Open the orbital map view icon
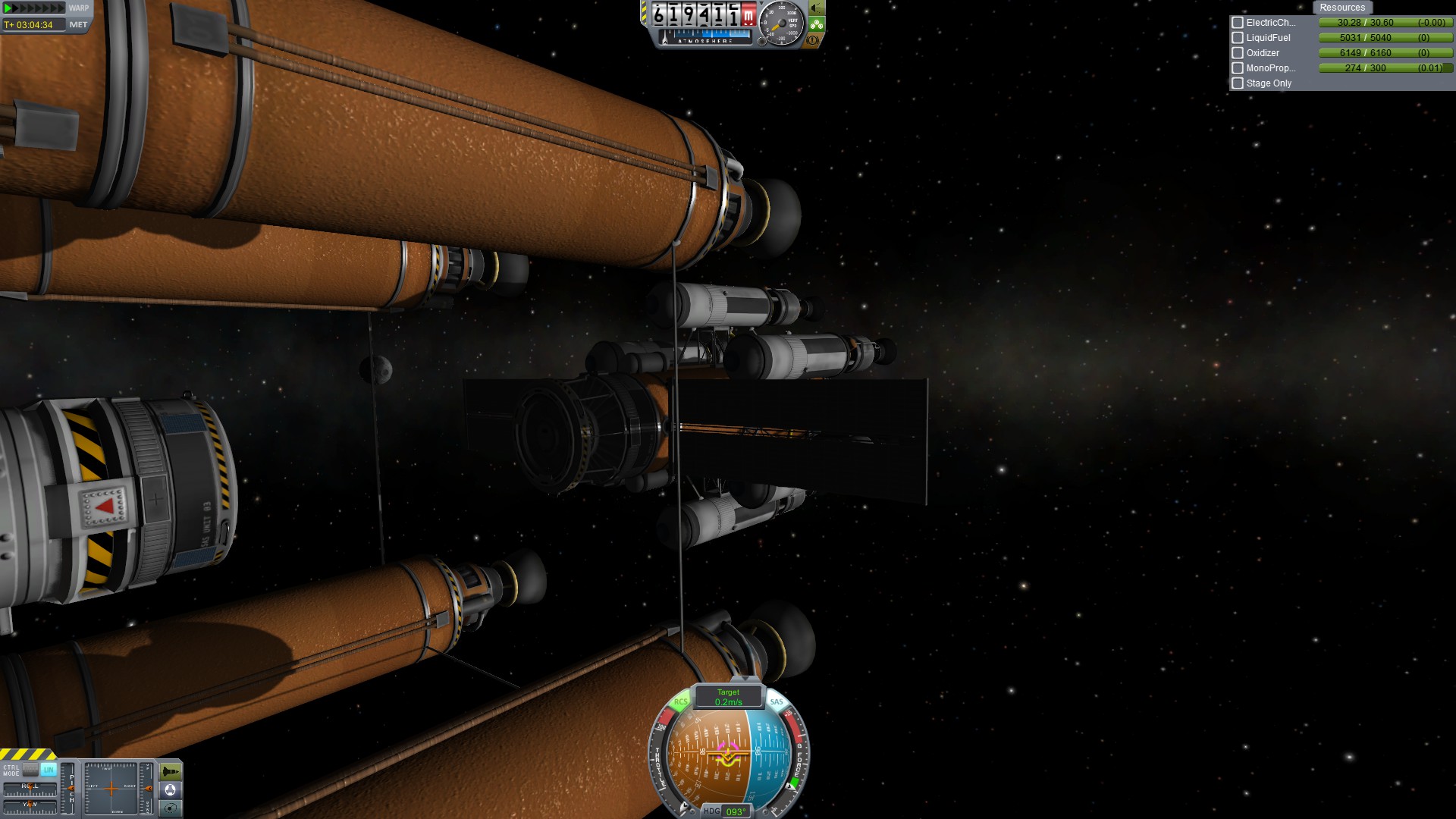 (x=171, y=808)
